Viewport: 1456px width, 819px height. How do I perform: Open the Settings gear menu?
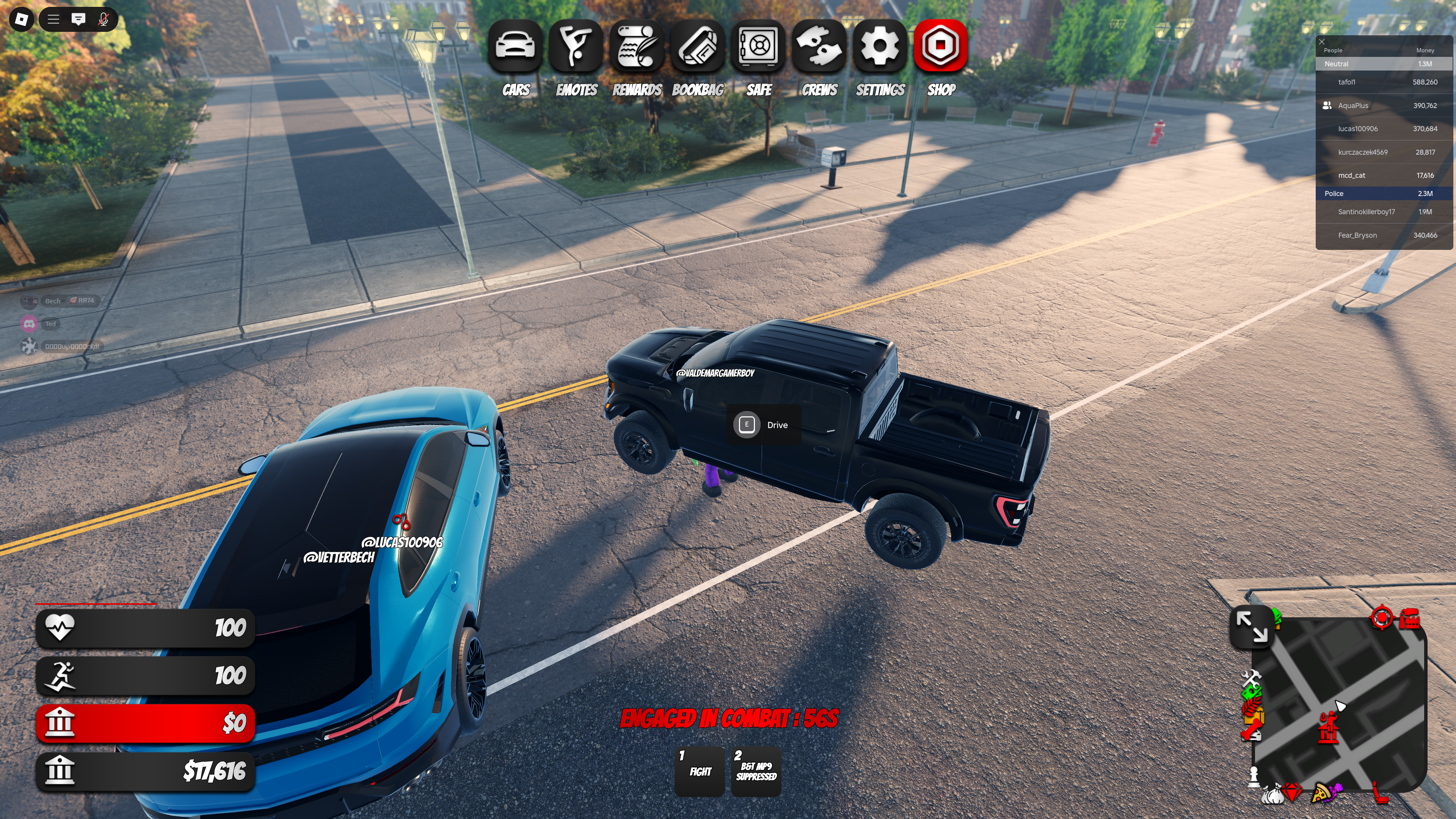pos(880,46)
